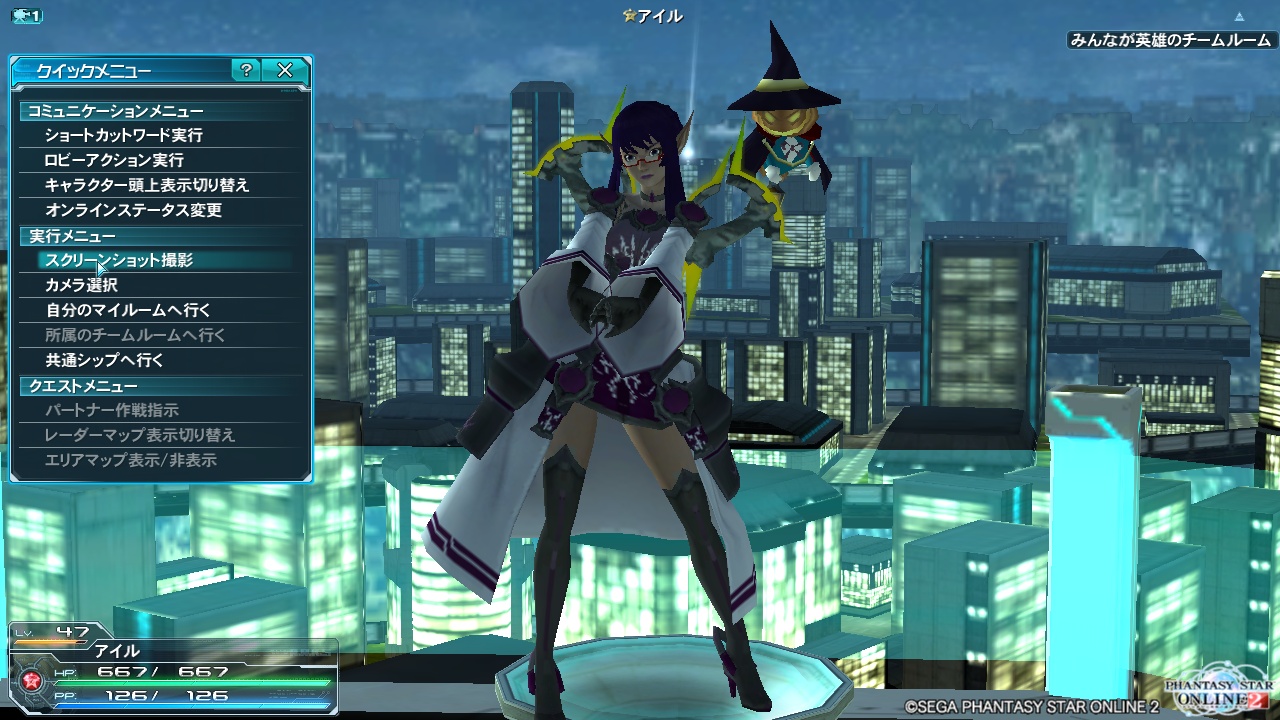The image size is (1280, 720).
Task: Open the quick menu help button
Action: pos(246,70)
